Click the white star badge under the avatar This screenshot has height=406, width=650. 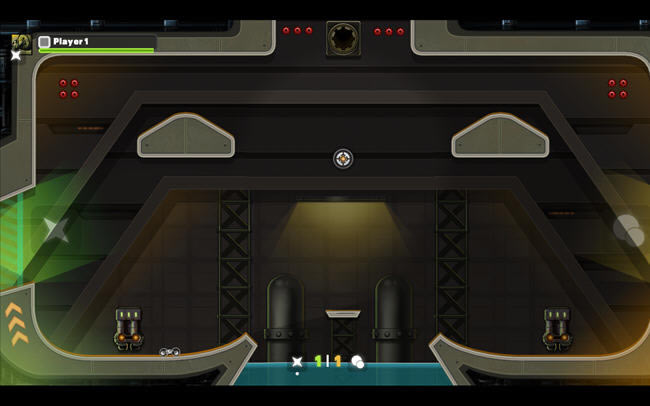[16, 55]
